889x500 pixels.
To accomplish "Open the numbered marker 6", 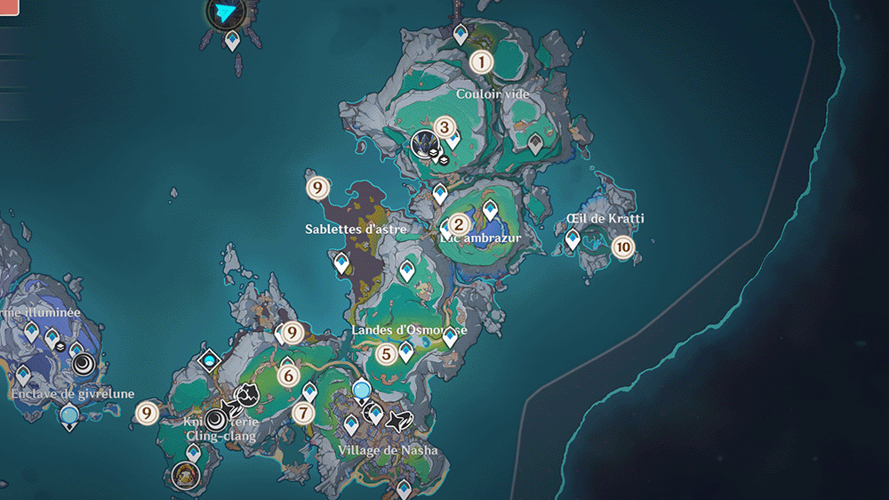I will (289, 376).
